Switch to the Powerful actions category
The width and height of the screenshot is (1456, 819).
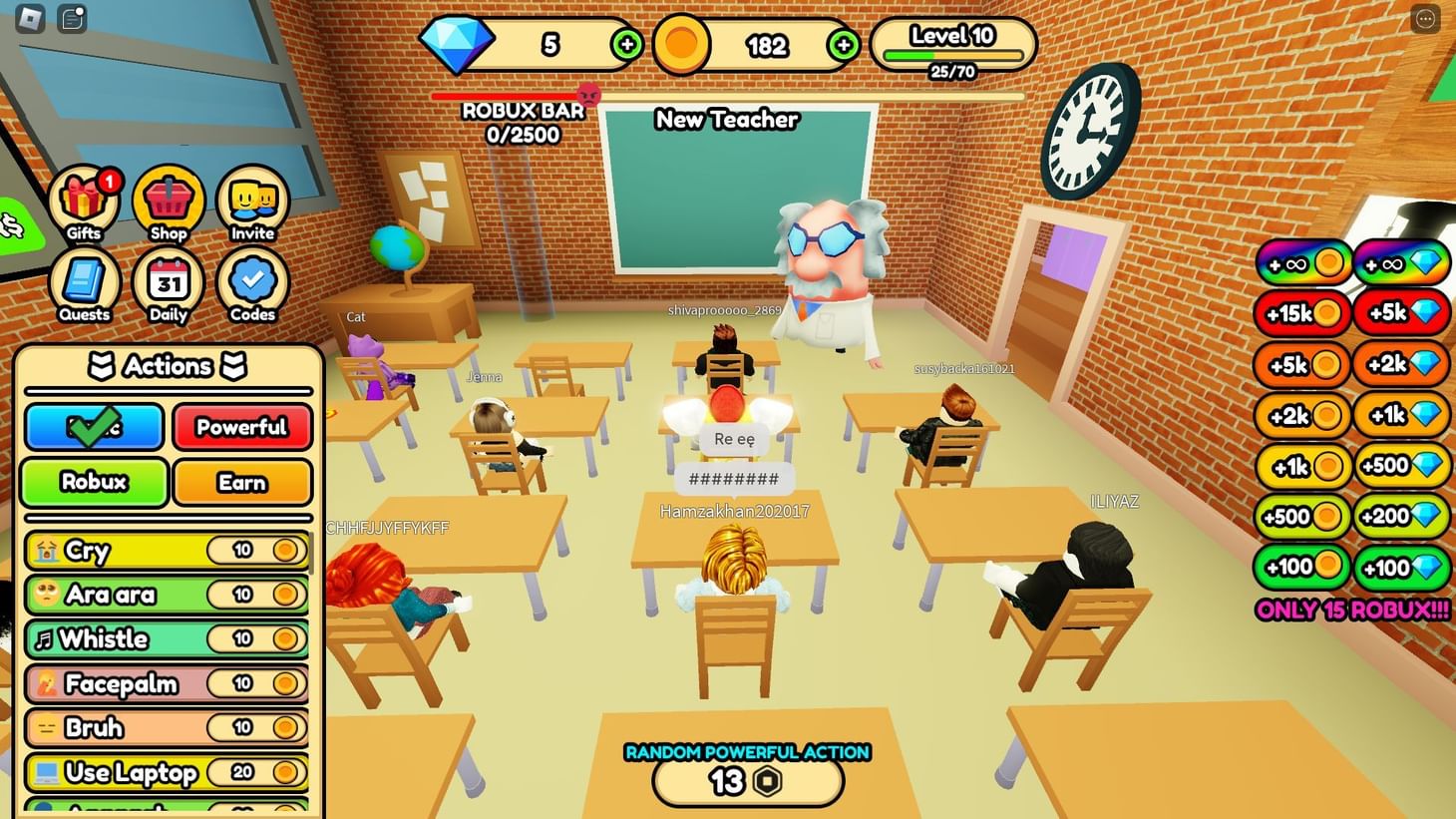(x=242, y=428)
